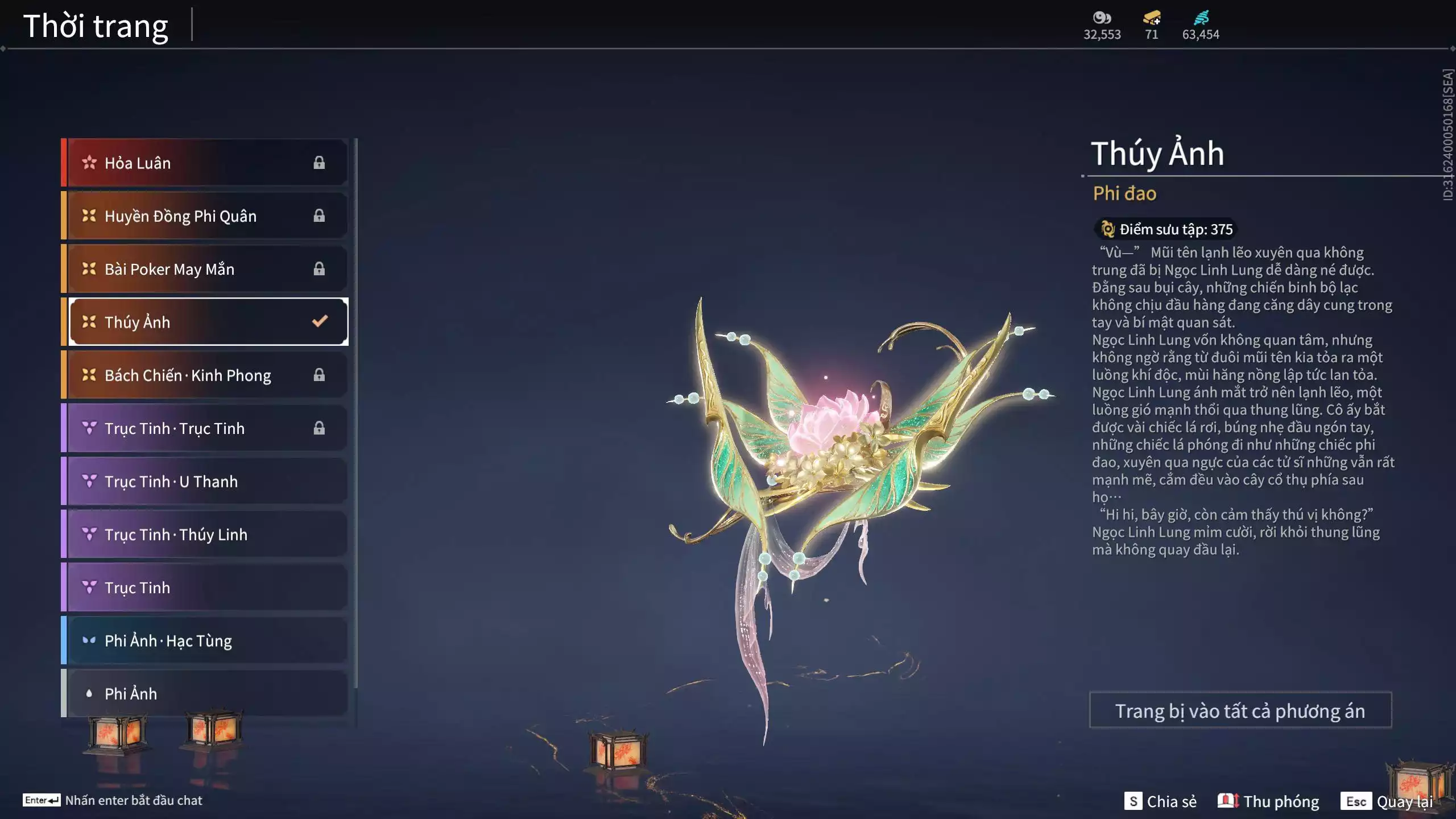Select the plain Trục Tinh entry
Image resolution: width=1456 pixels, height=819 pixels.
(x=205, y=587)
